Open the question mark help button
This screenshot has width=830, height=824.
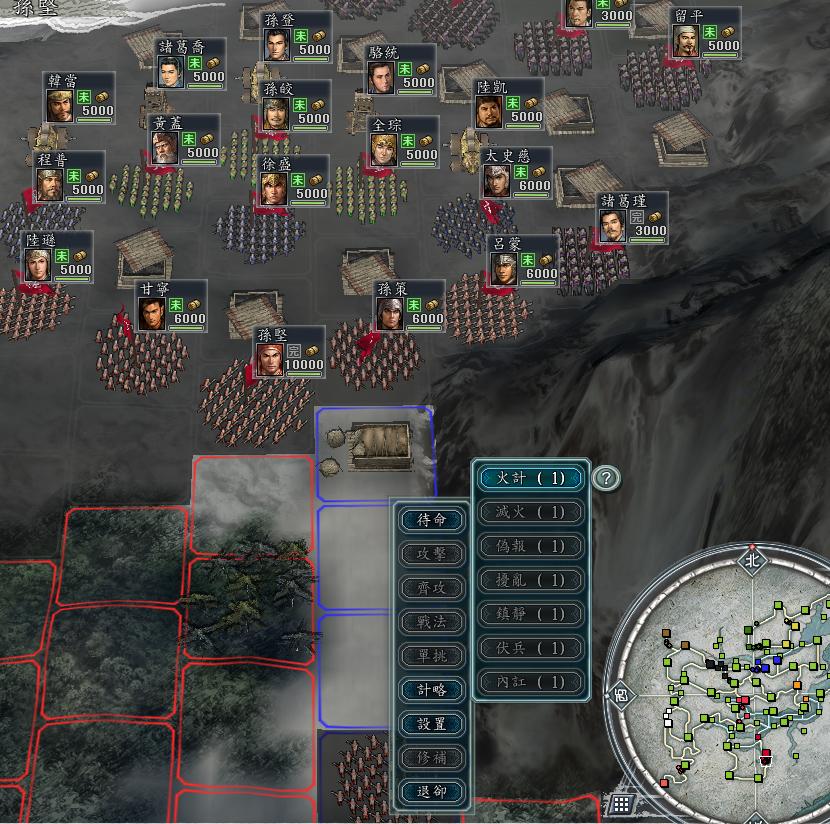pyautogui.click(x=605, y=478)
